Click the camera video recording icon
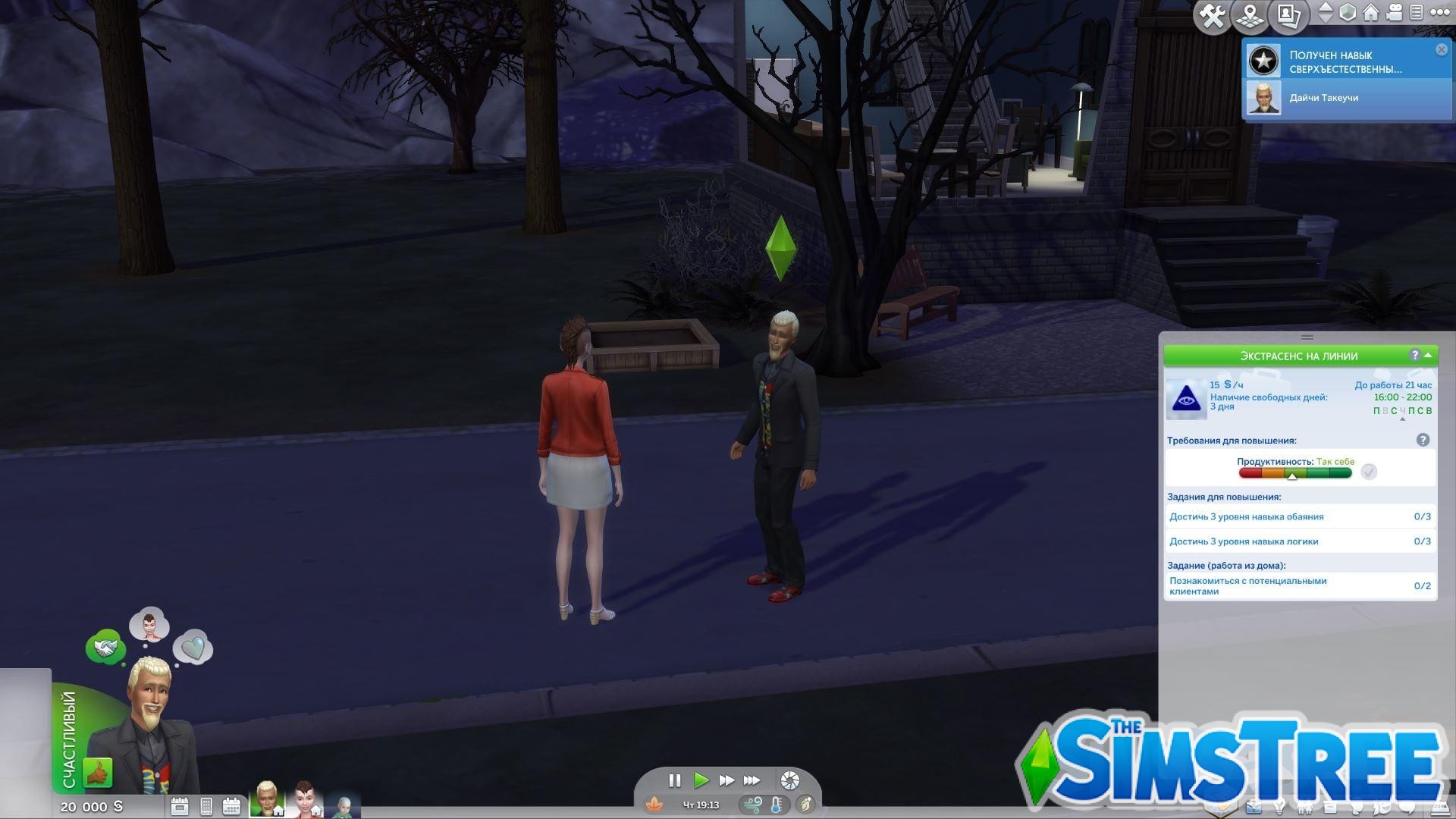Image resolution: width=1456 pixels, height=819 pixels. point(1394,13)
